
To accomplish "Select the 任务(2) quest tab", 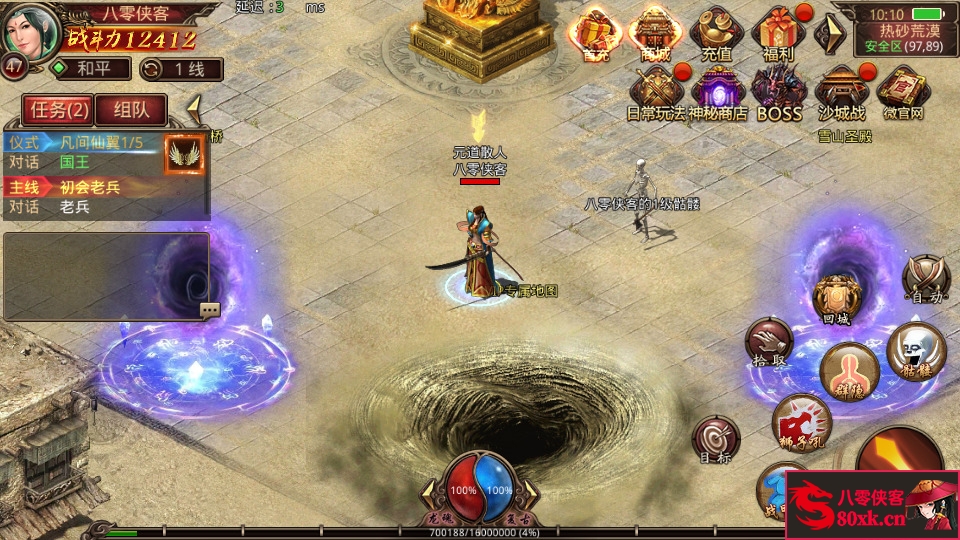I will [x=58, y=110].
